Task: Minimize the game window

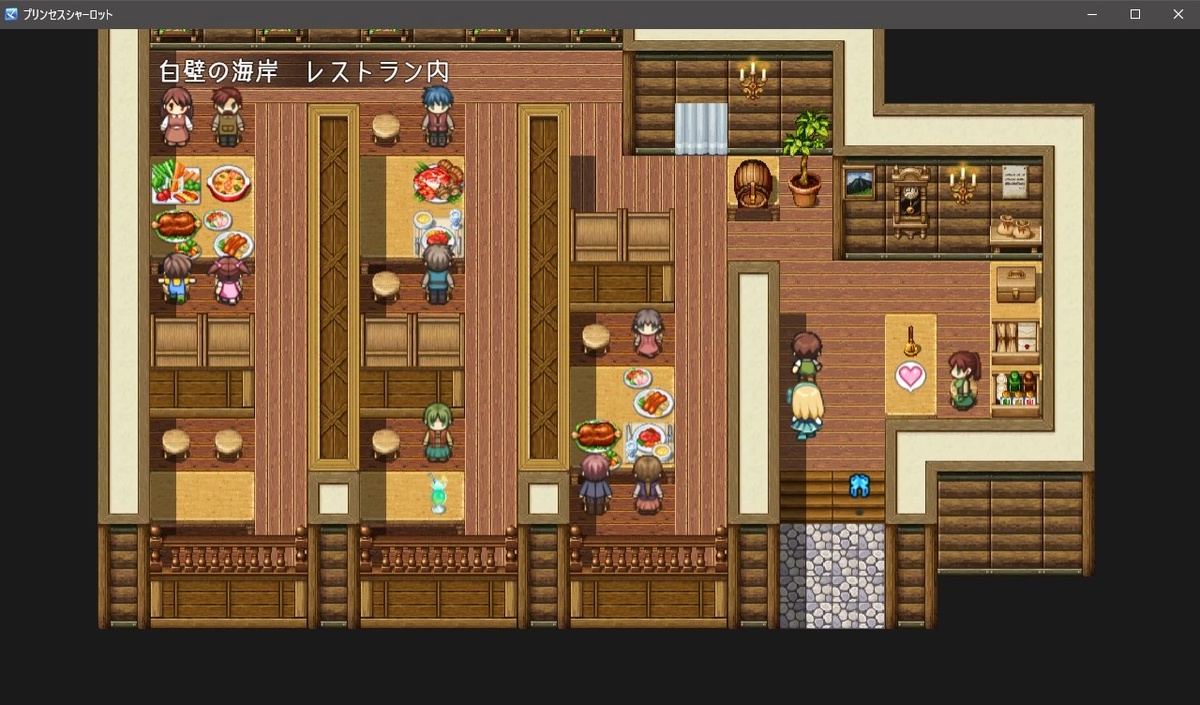Action: (x=1092, y=14)
